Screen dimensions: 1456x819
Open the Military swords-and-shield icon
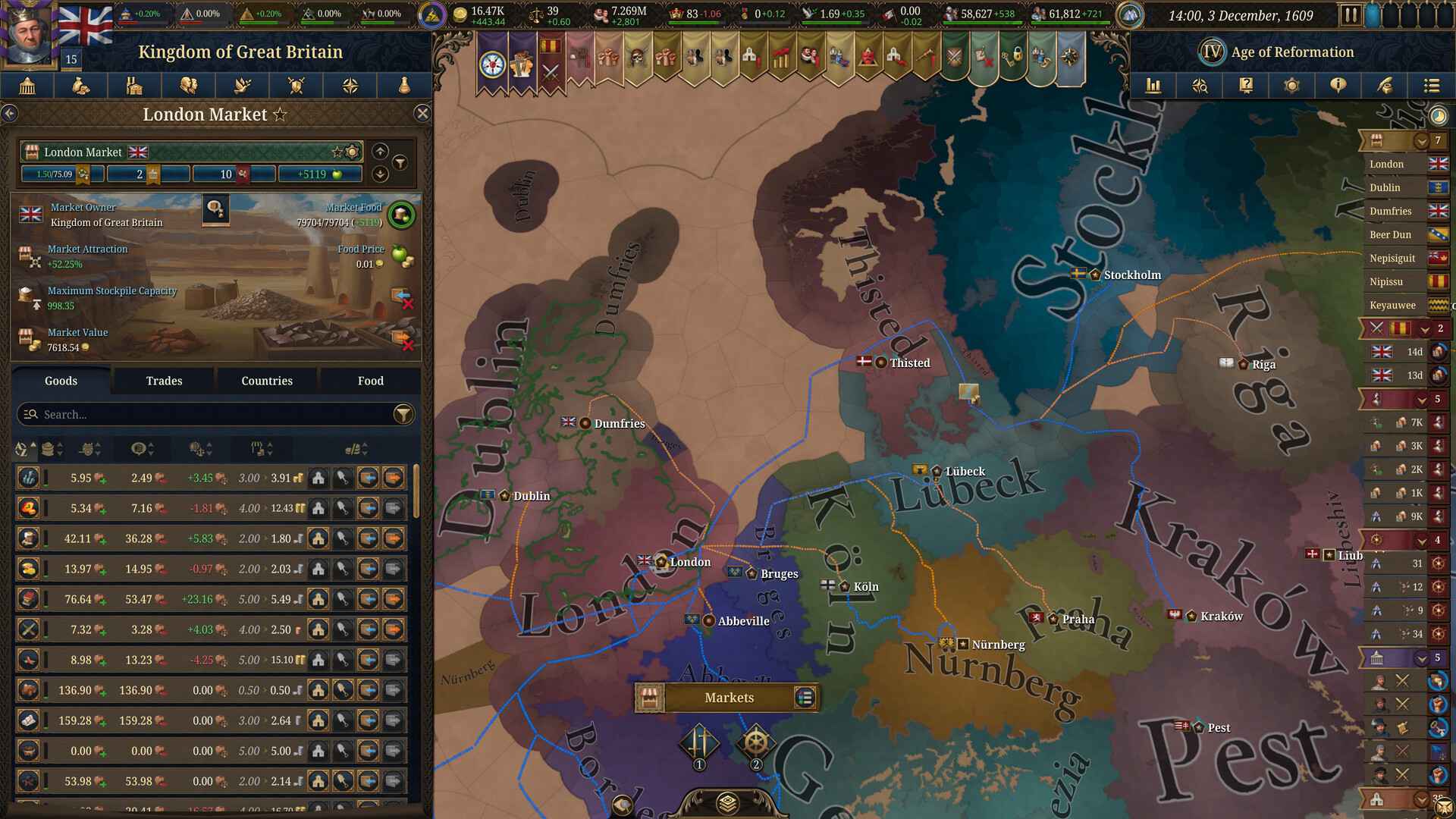tap(297, 86)
